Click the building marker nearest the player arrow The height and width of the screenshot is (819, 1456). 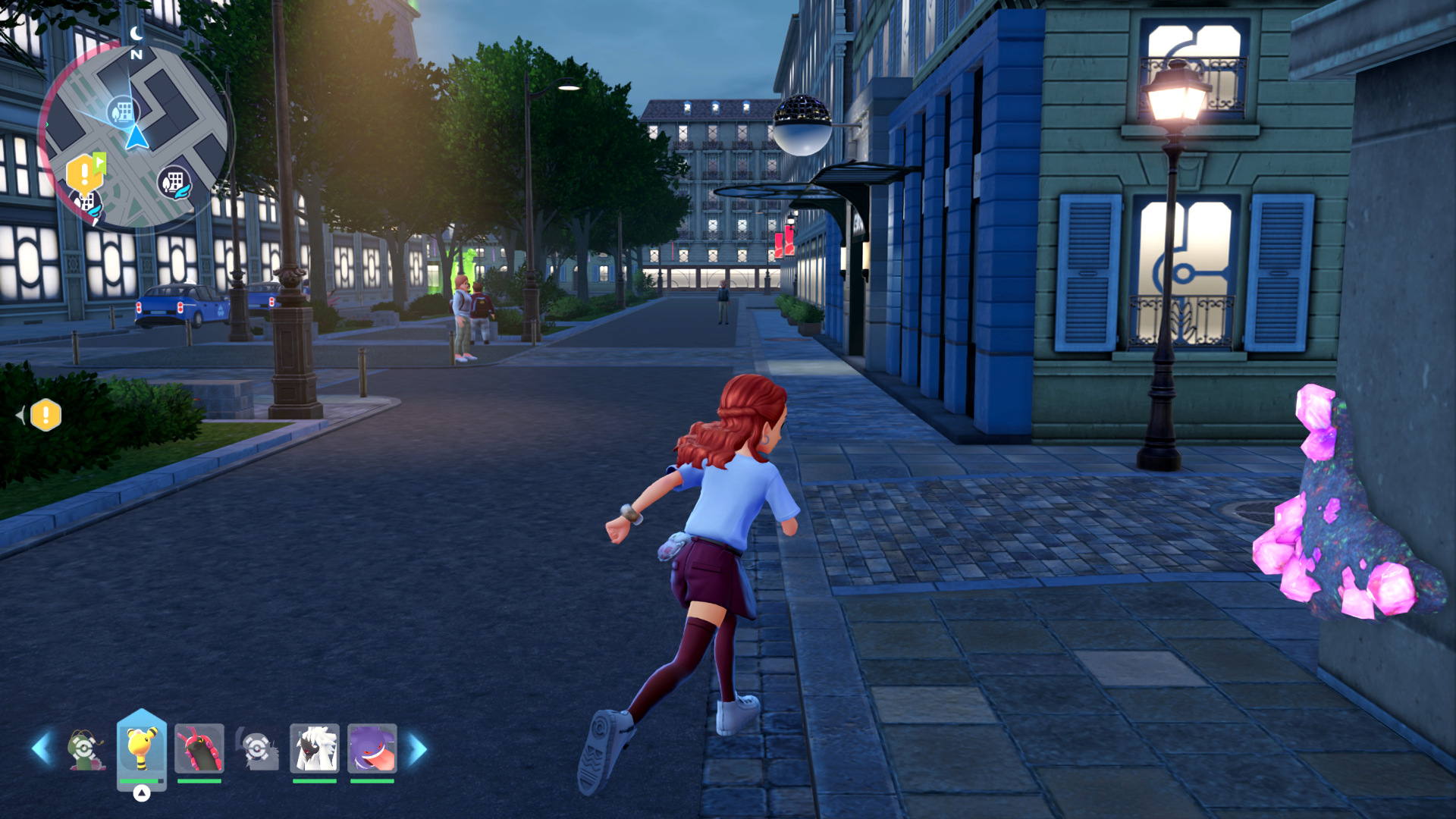pos(121,112)
